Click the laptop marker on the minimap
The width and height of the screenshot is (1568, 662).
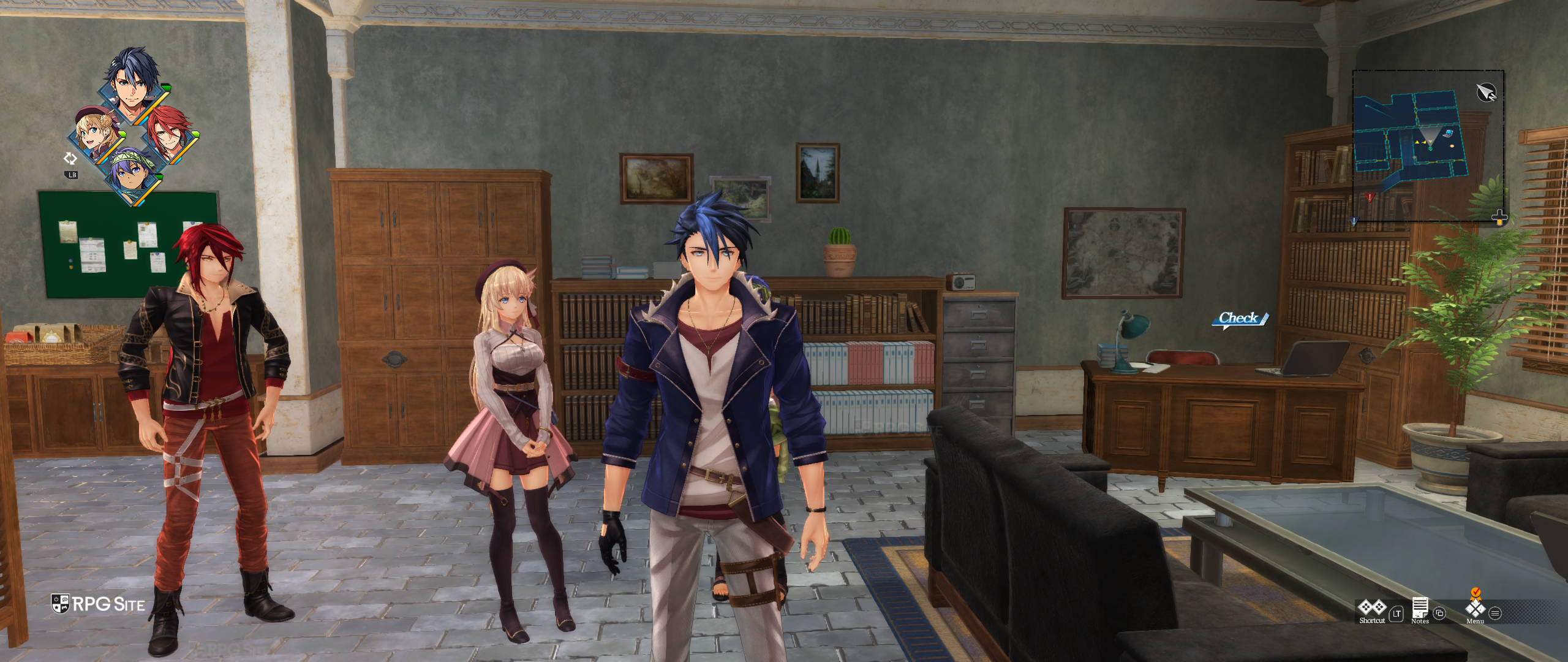pos(1448,133)
